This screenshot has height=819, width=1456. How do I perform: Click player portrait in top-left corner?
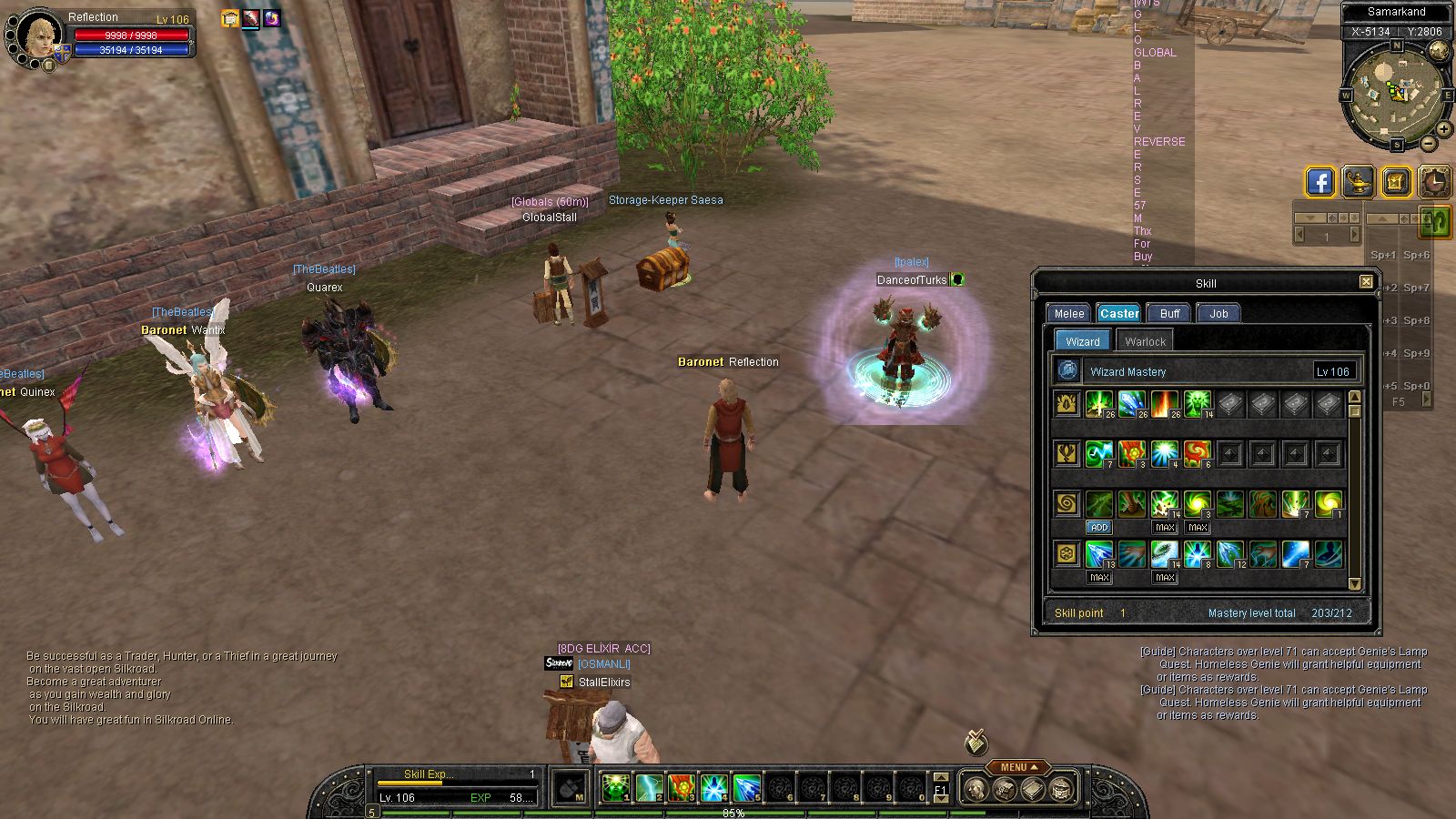(38, 35)
